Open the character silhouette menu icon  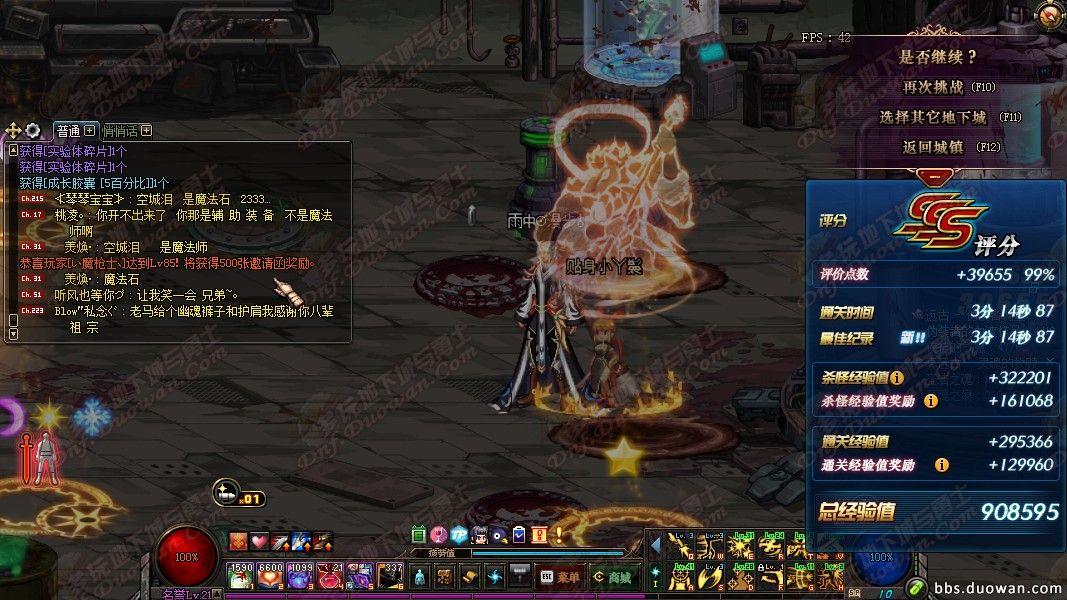pyautogui.click(x=421, y=577)
